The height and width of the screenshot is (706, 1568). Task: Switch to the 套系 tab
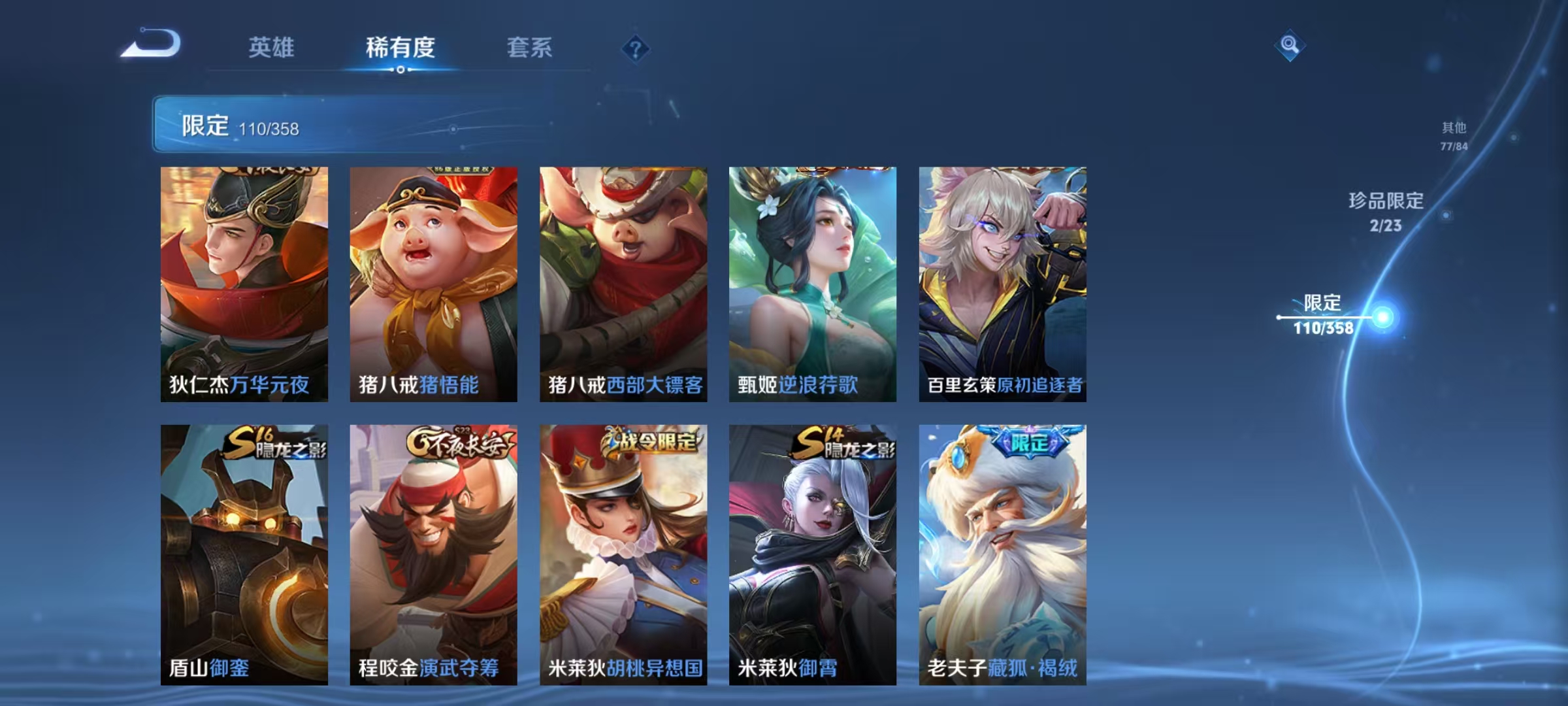click(531, 48)
